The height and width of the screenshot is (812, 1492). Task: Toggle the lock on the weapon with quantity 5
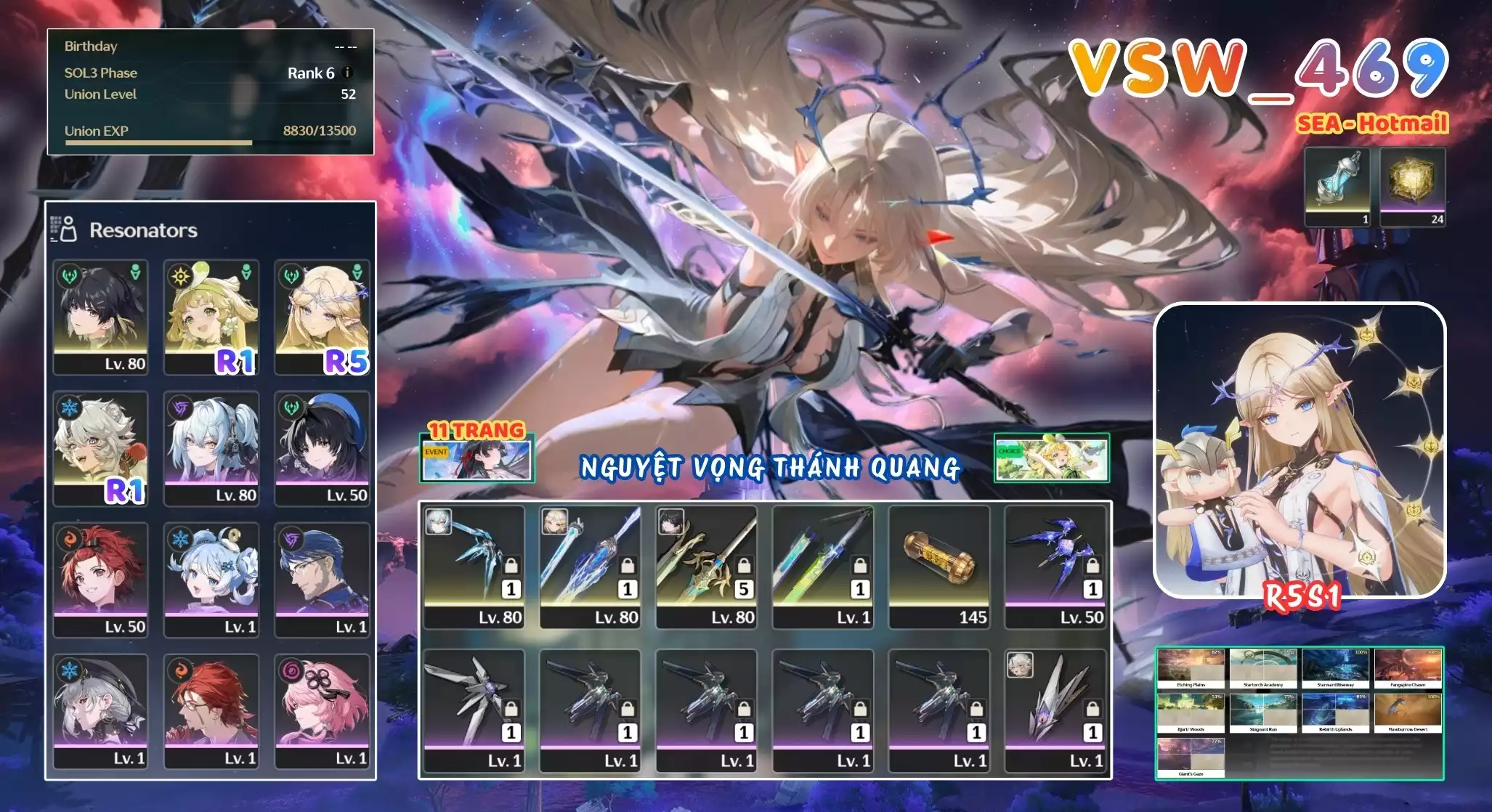coord(744,564)
